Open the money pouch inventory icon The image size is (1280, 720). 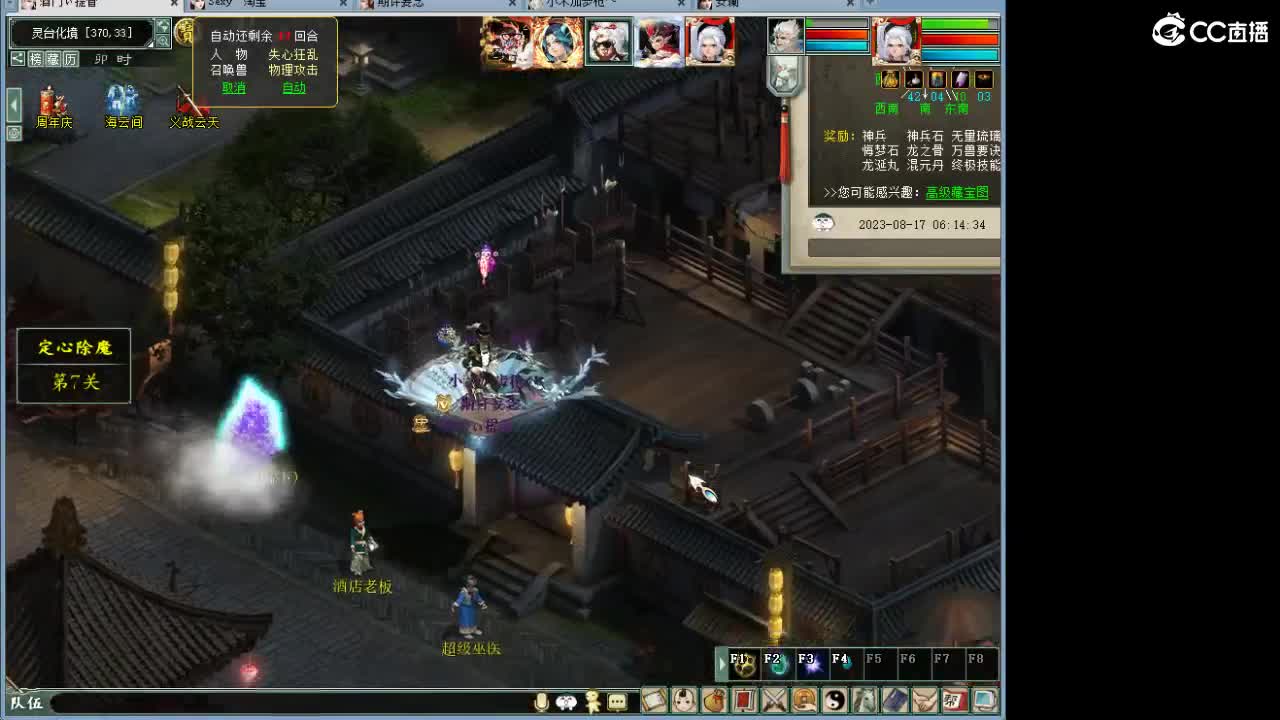(x=713, y=700)
